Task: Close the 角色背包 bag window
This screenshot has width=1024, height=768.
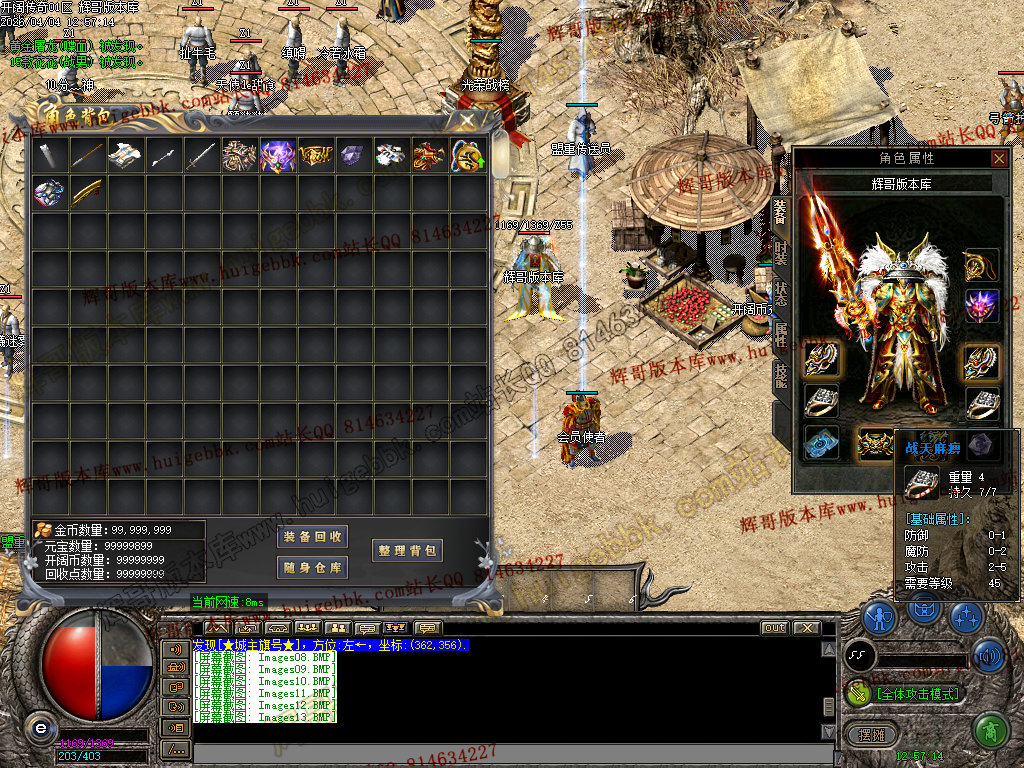Action: click(467, 120)
